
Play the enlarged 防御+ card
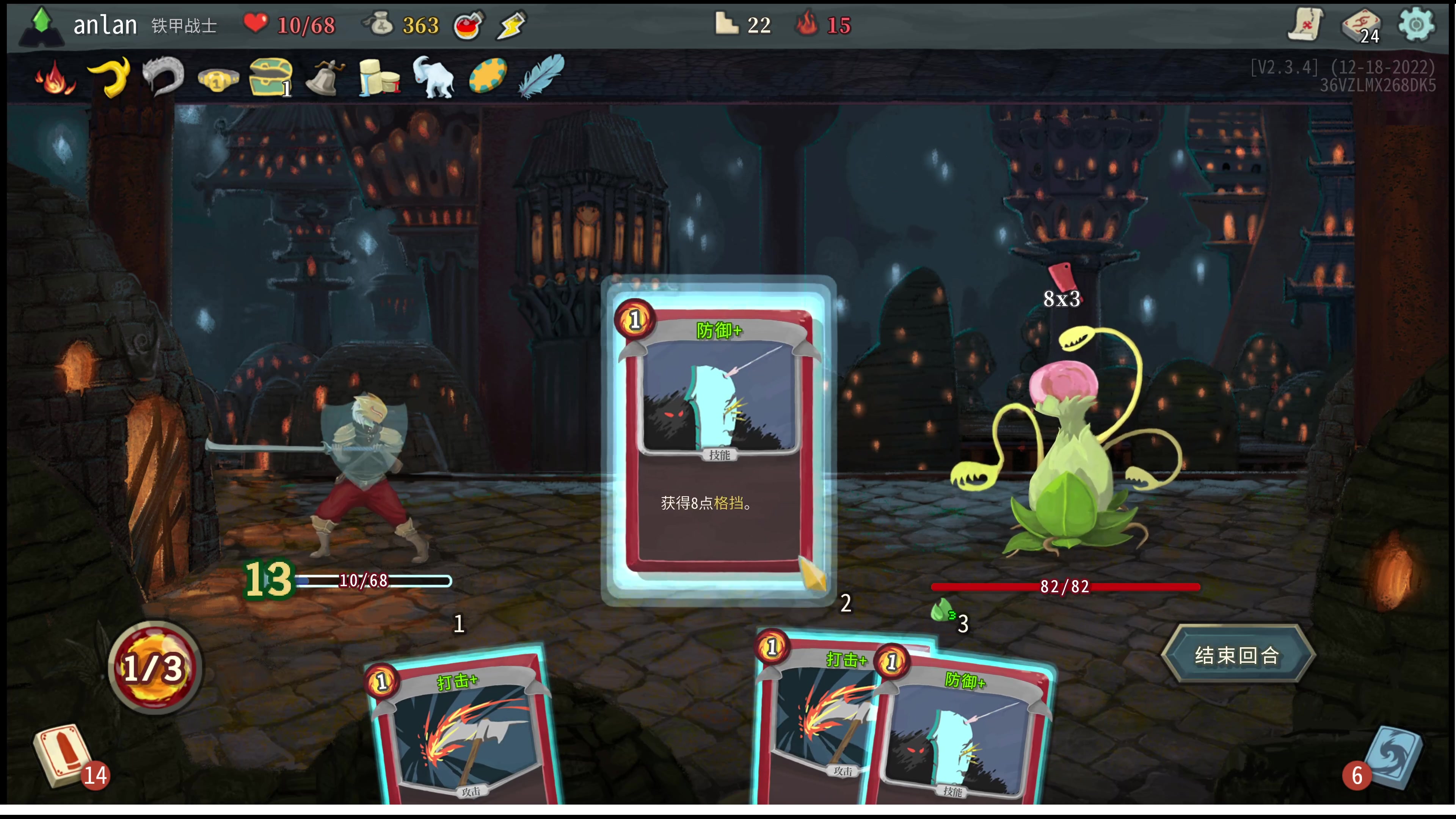718,441
